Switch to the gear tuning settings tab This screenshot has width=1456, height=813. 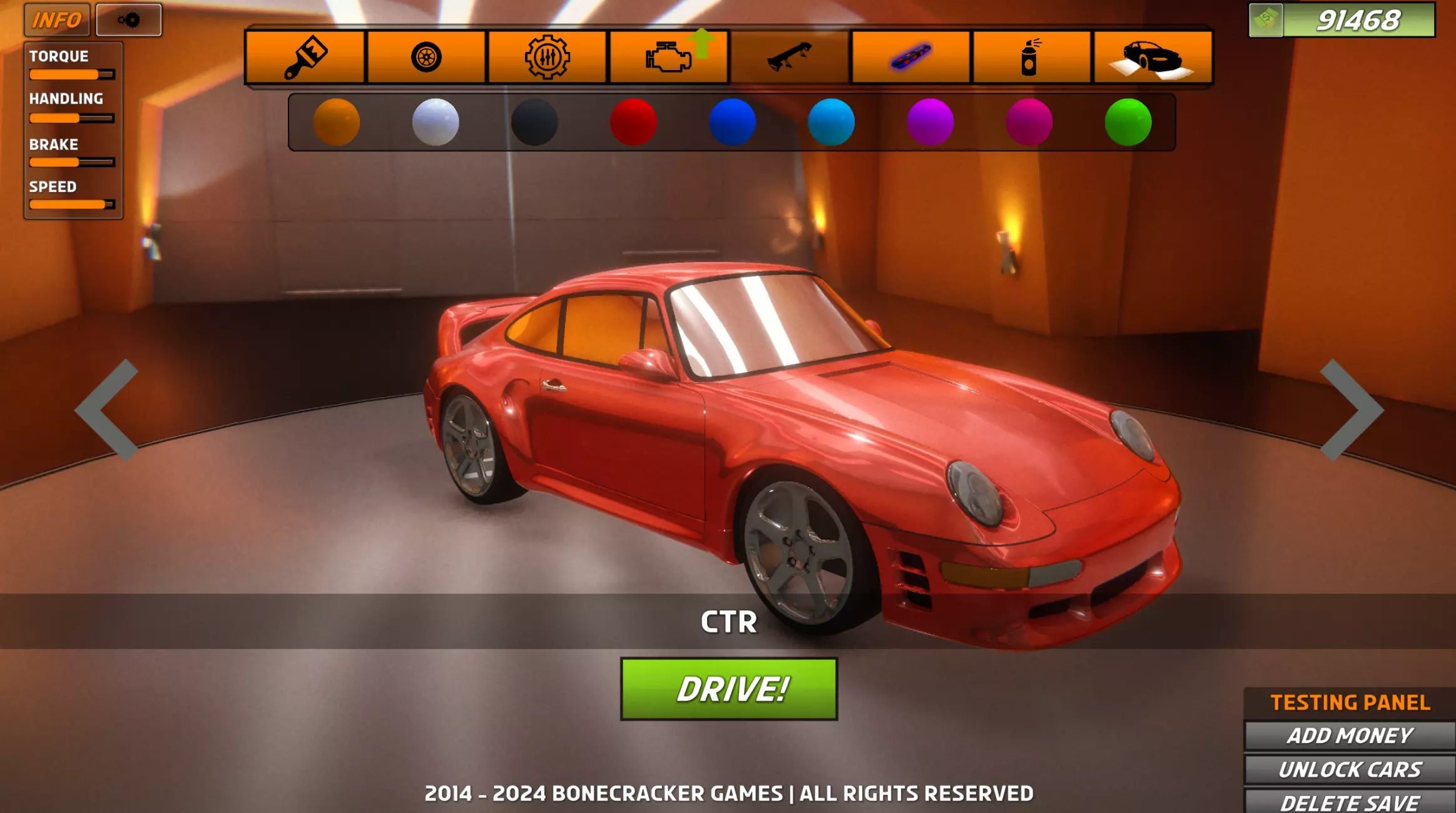(547, 57)
